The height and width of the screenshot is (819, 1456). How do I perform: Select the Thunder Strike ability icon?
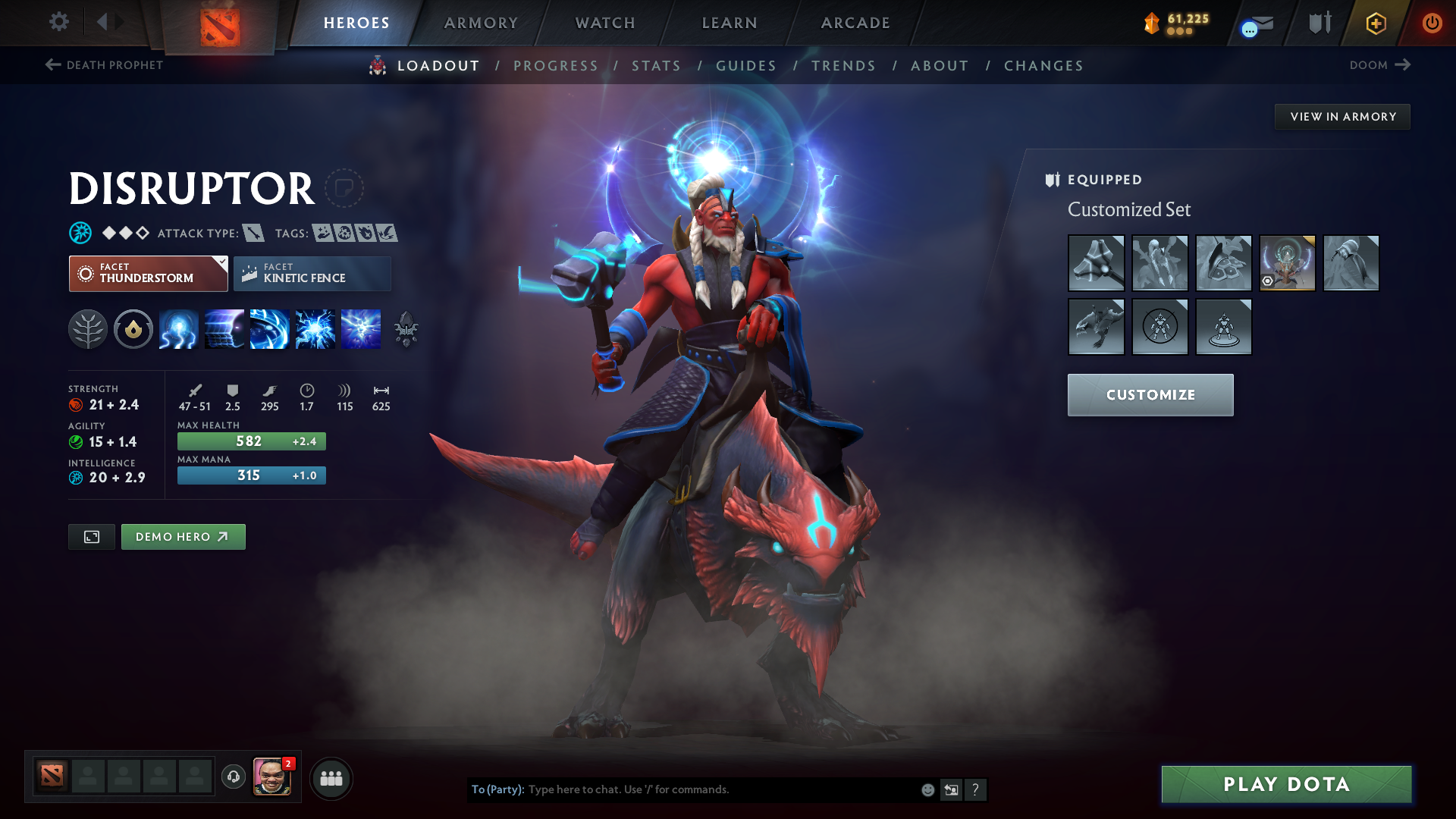point(178,328)
